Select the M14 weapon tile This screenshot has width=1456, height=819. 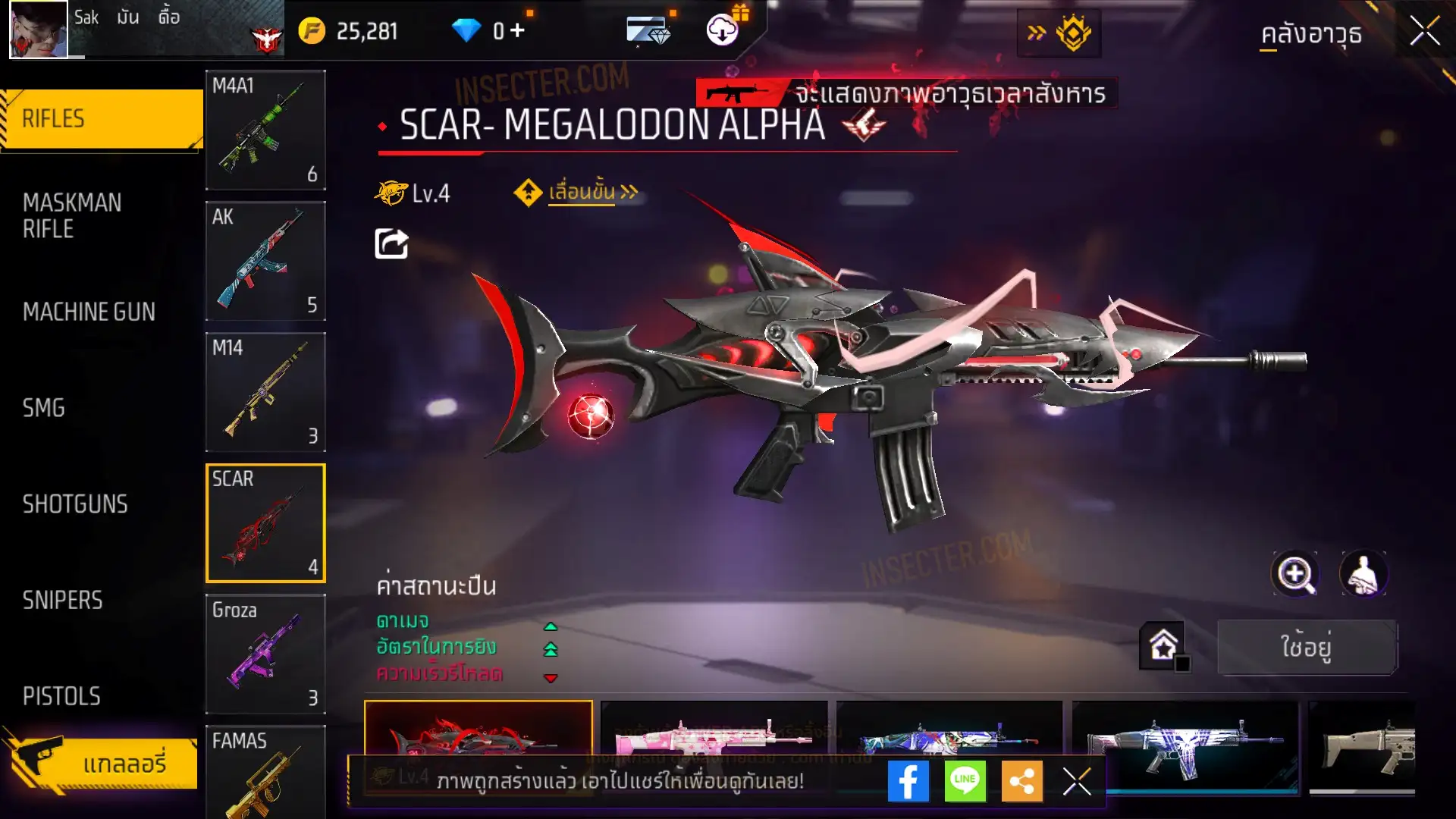coord(265,392)
